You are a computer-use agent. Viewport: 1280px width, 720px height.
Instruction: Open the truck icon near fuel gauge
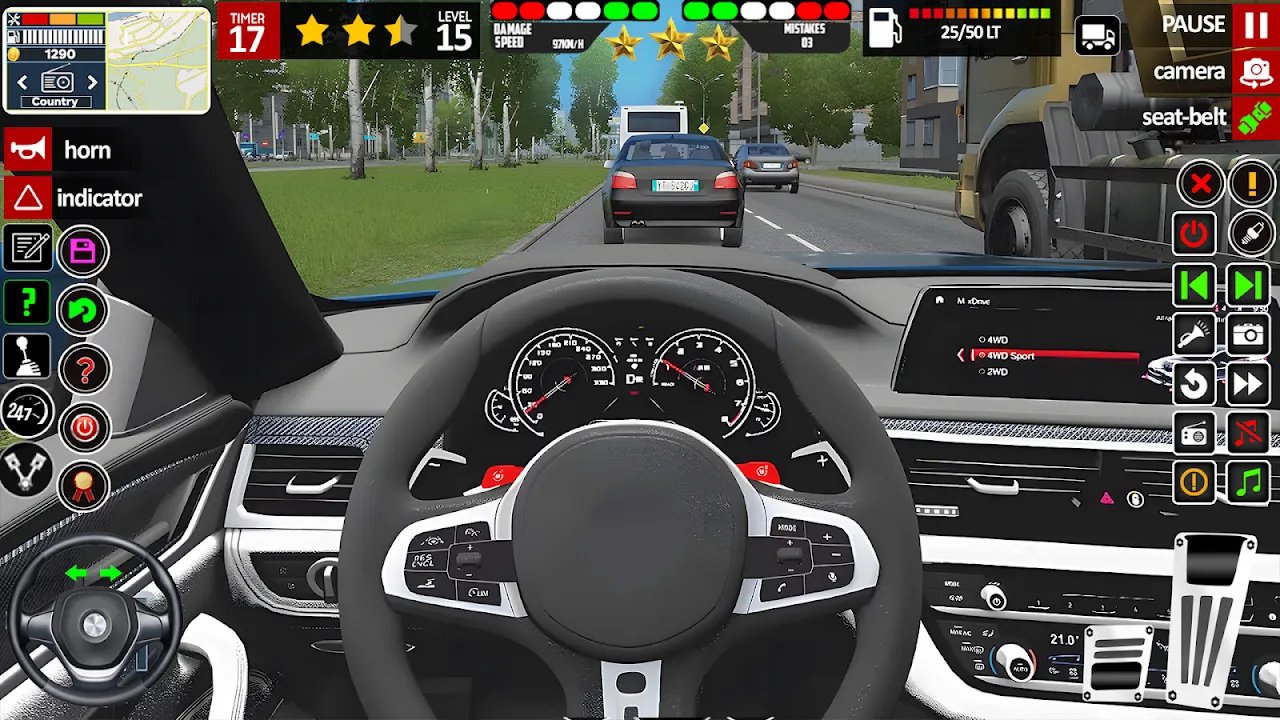point(1098,37)
